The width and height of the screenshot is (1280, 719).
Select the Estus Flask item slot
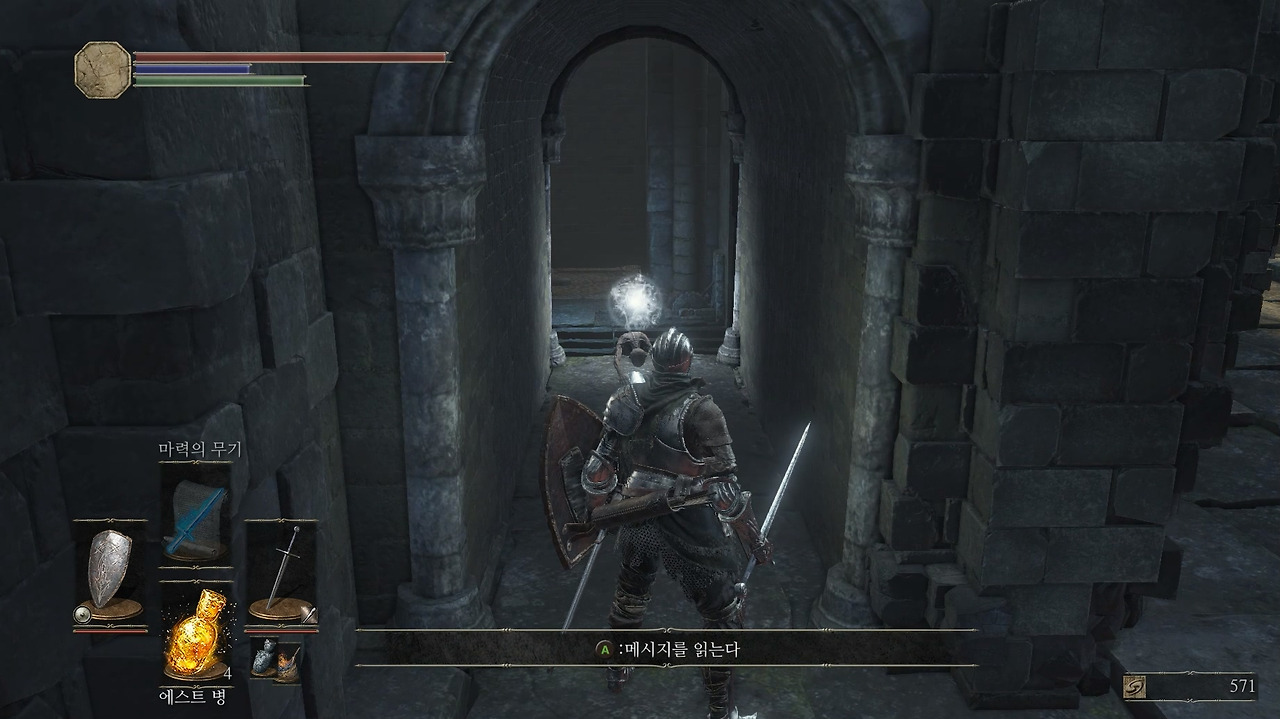pos(196,629)
